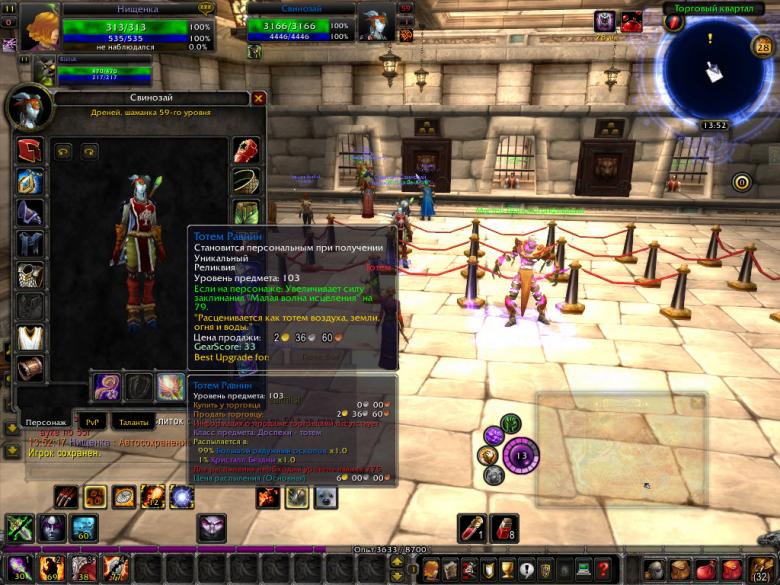Select the white shirt equipment slot
Image resolution: width=780 pixels, height=585 pixels.
point(30,337)
